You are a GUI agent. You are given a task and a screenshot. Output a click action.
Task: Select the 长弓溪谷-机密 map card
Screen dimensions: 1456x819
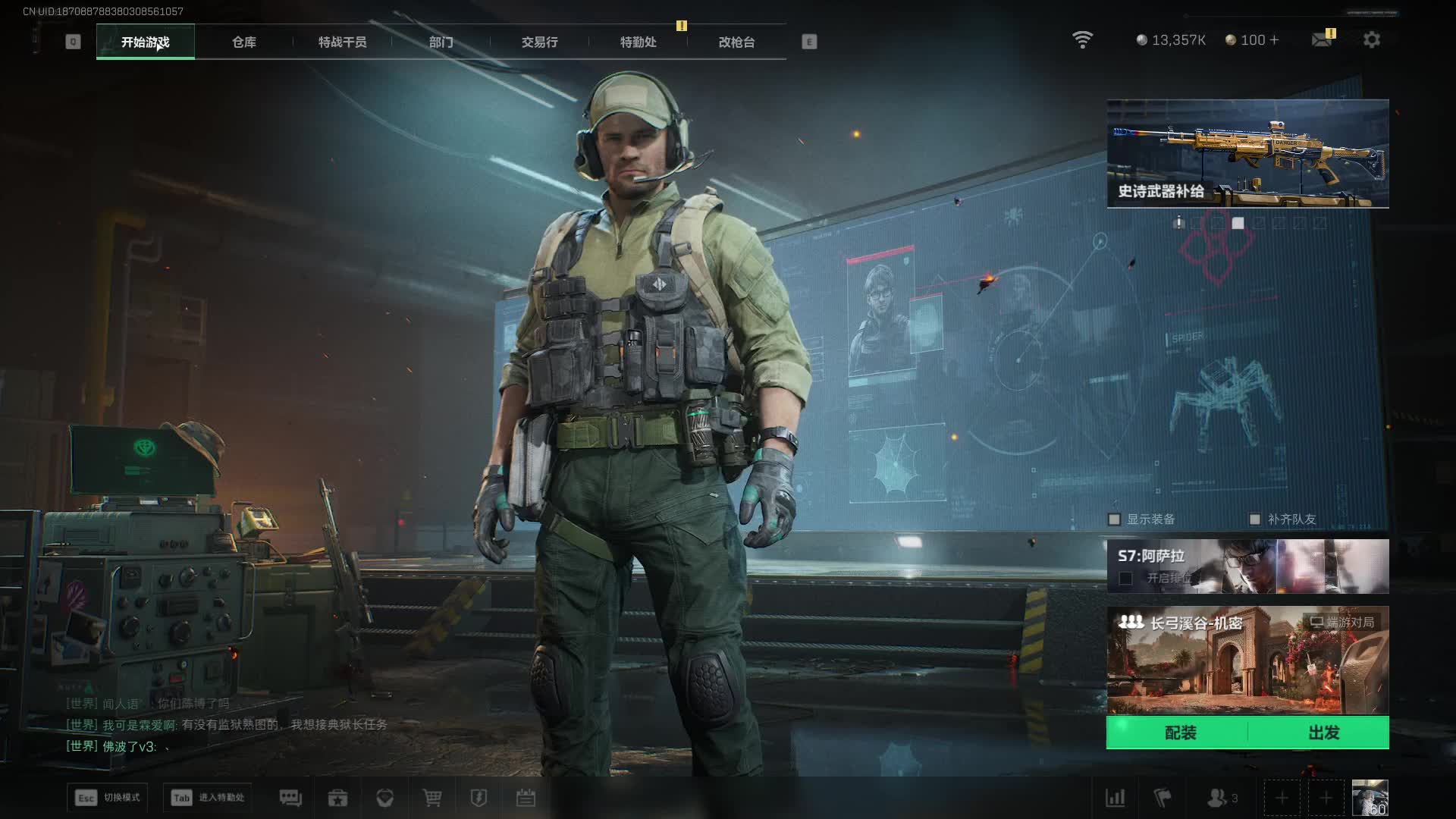tap(1247, 661)
